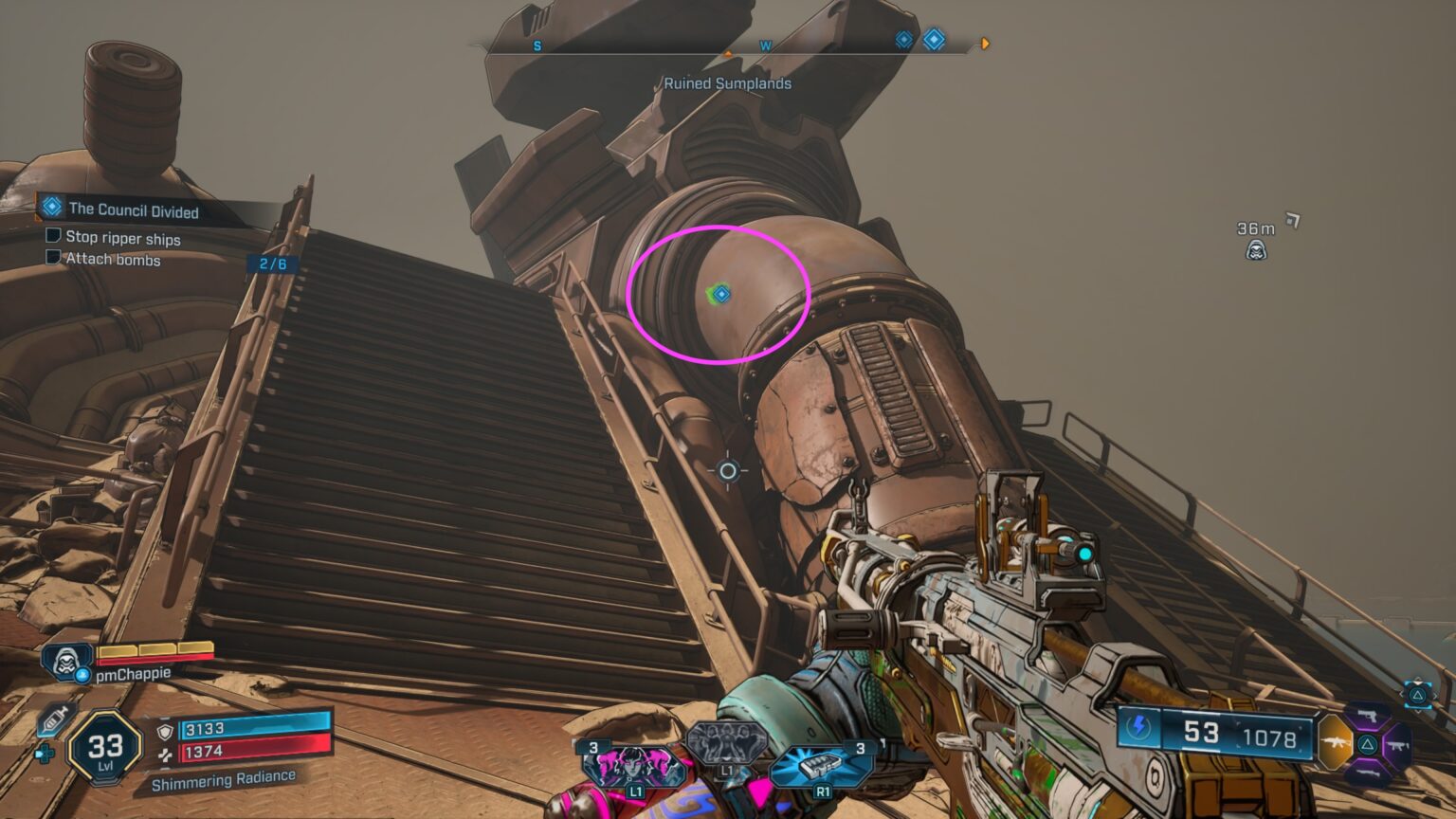Click the Ruined Sumplands location label

(x=728, y=83)
